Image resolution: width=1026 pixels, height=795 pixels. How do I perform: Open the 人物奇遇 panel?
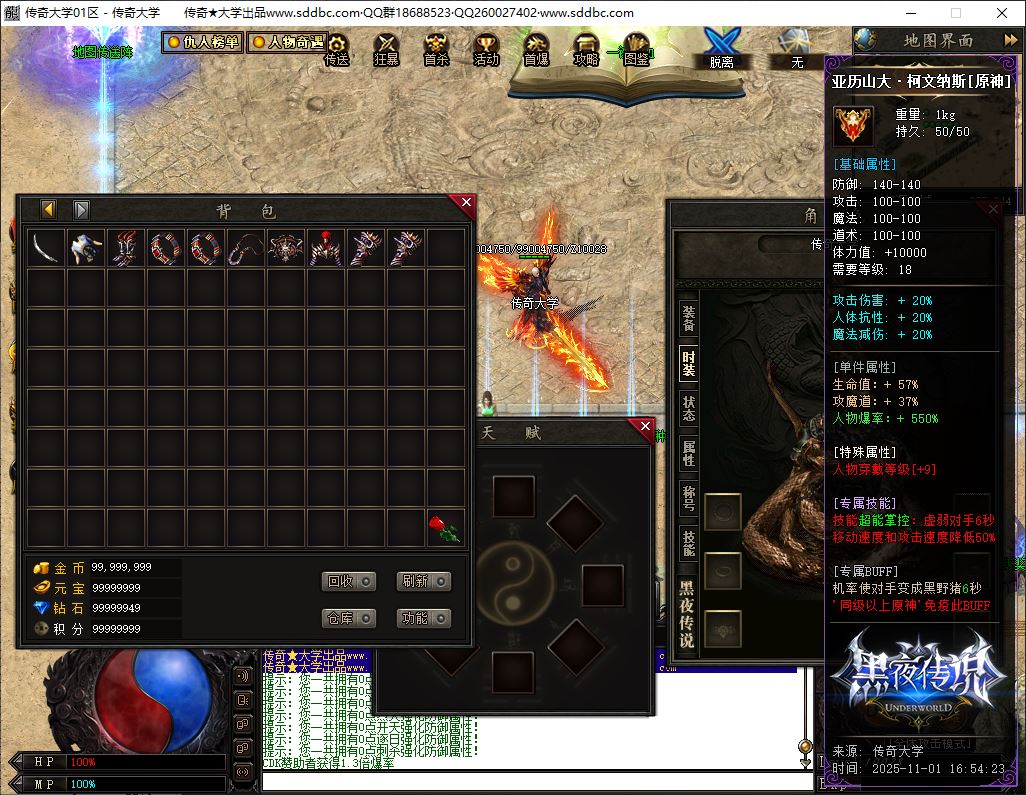288,43
